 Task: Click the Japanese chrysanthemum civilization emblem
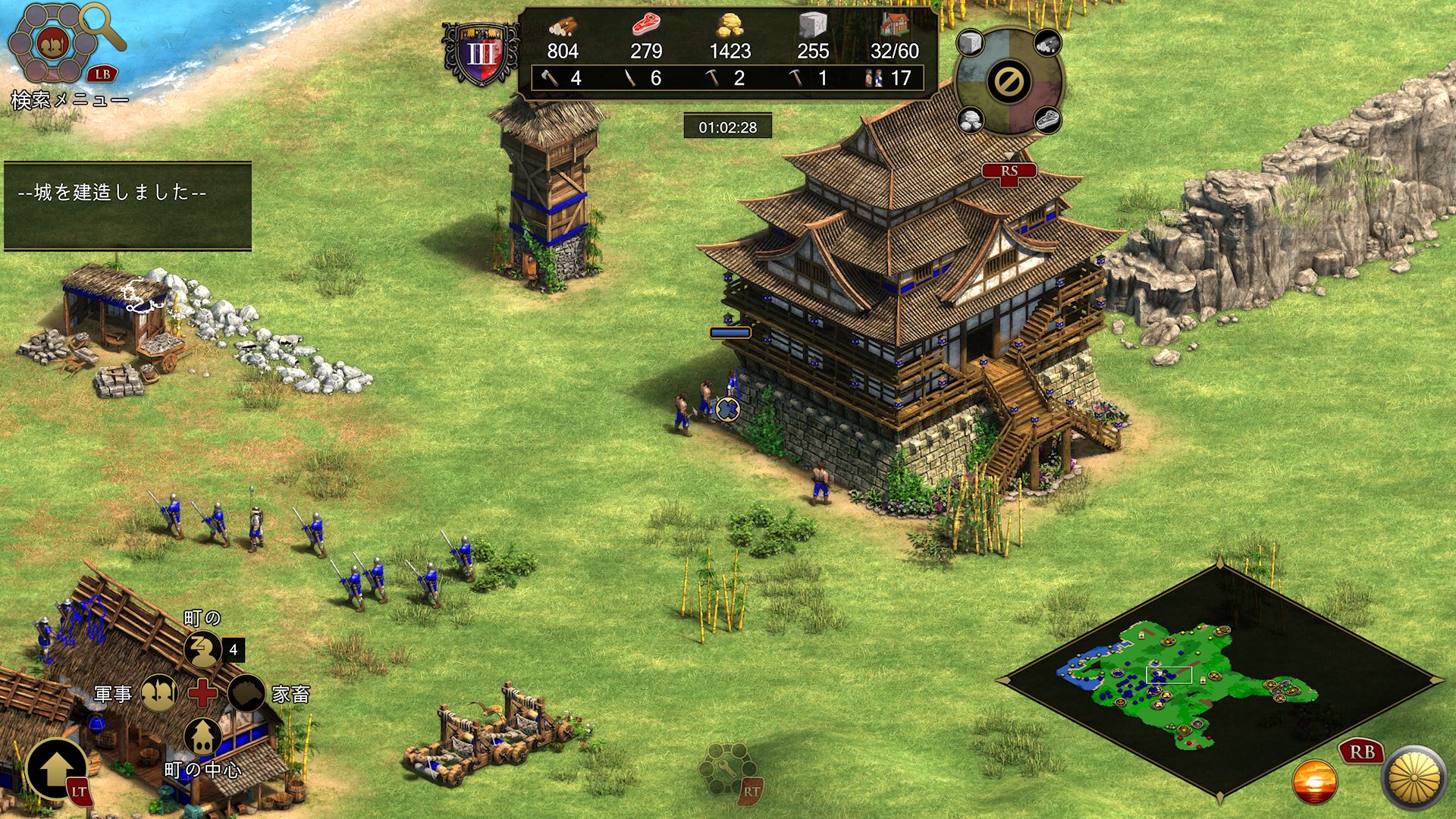pos(1417,780)
